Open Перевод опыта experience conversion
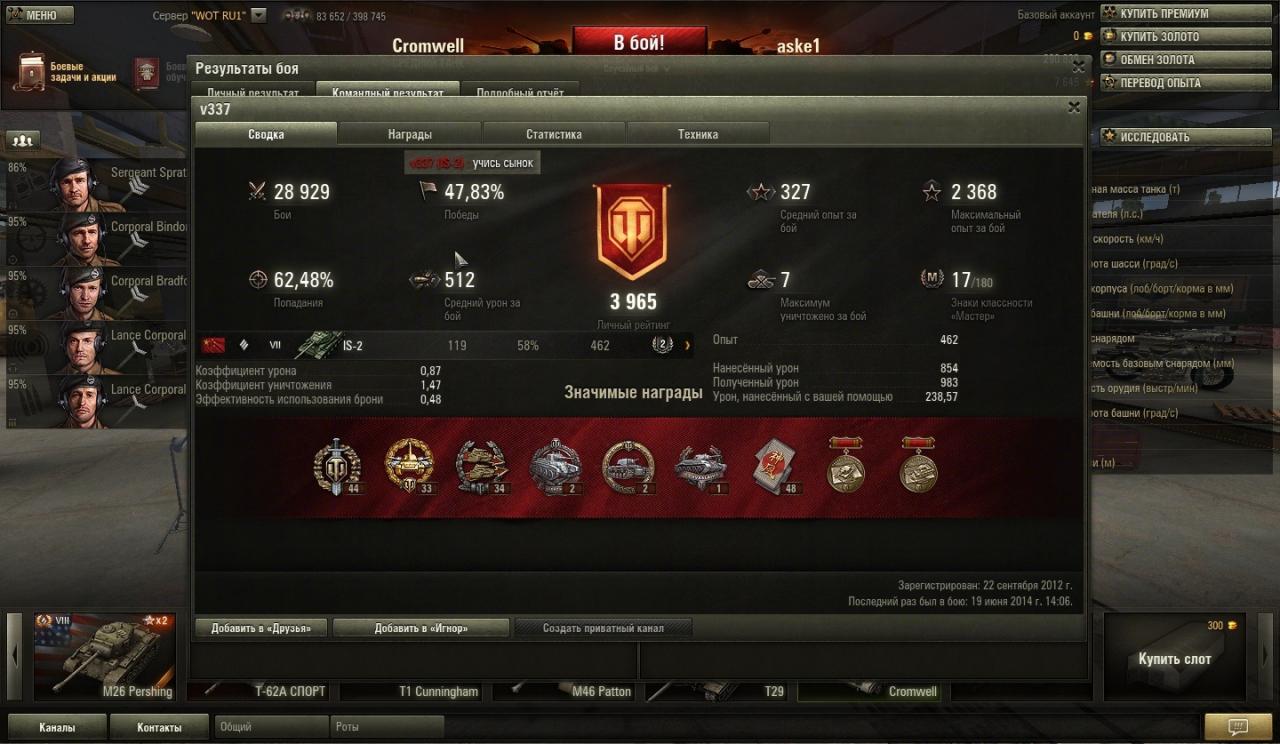 coord(1160,83)
